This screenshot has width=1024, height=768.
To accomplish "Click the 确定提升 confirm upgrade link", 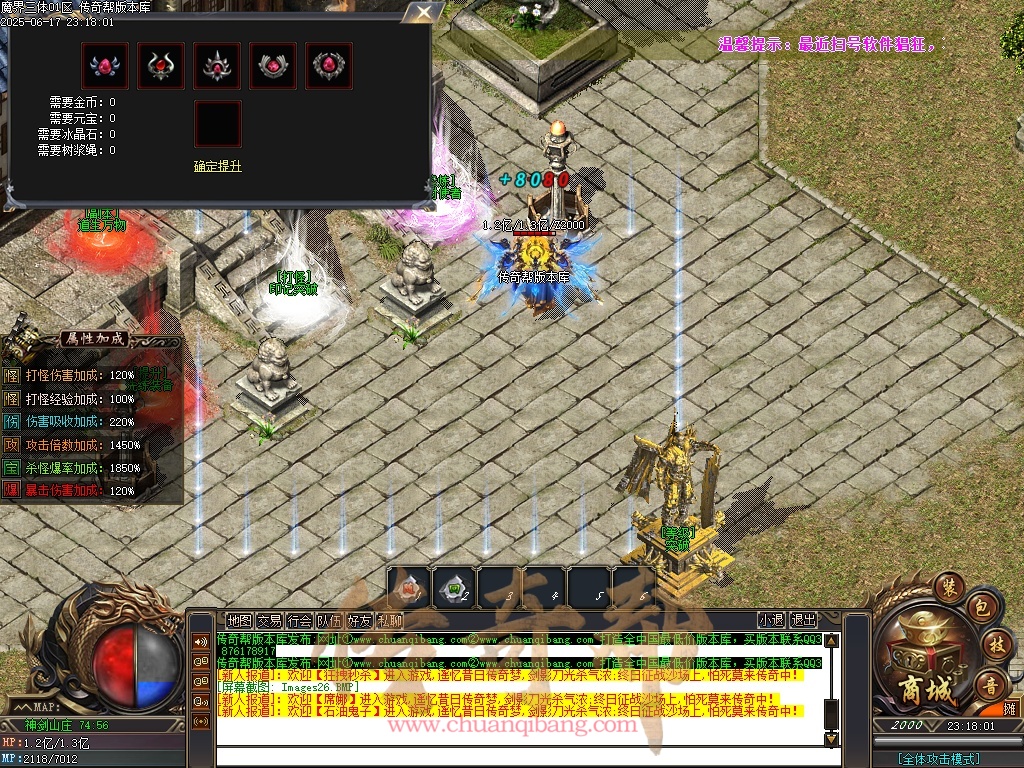I will [217, 166].
